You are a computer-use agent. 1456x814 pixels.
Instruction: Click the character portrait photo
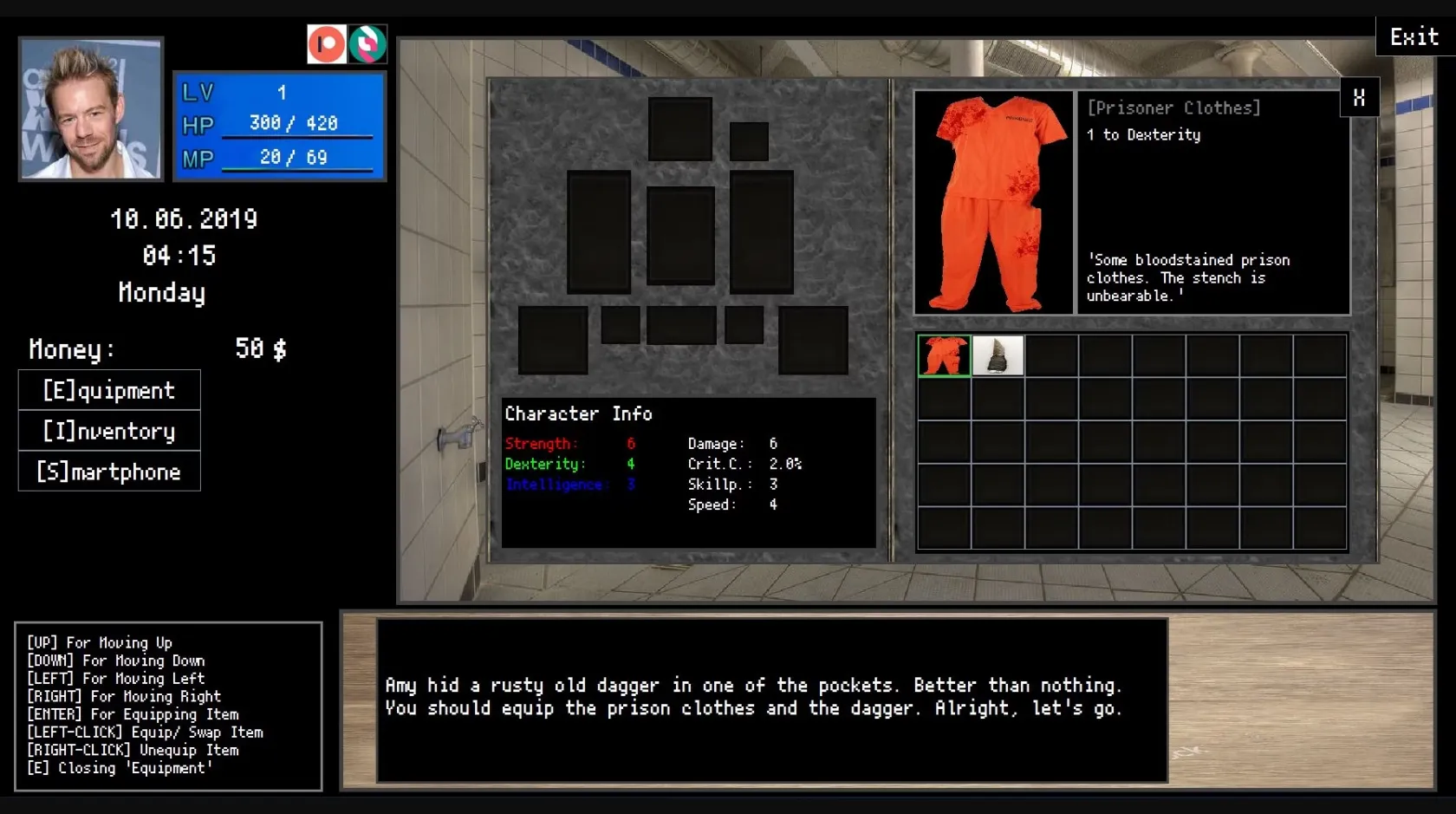[x=90, y=107]
